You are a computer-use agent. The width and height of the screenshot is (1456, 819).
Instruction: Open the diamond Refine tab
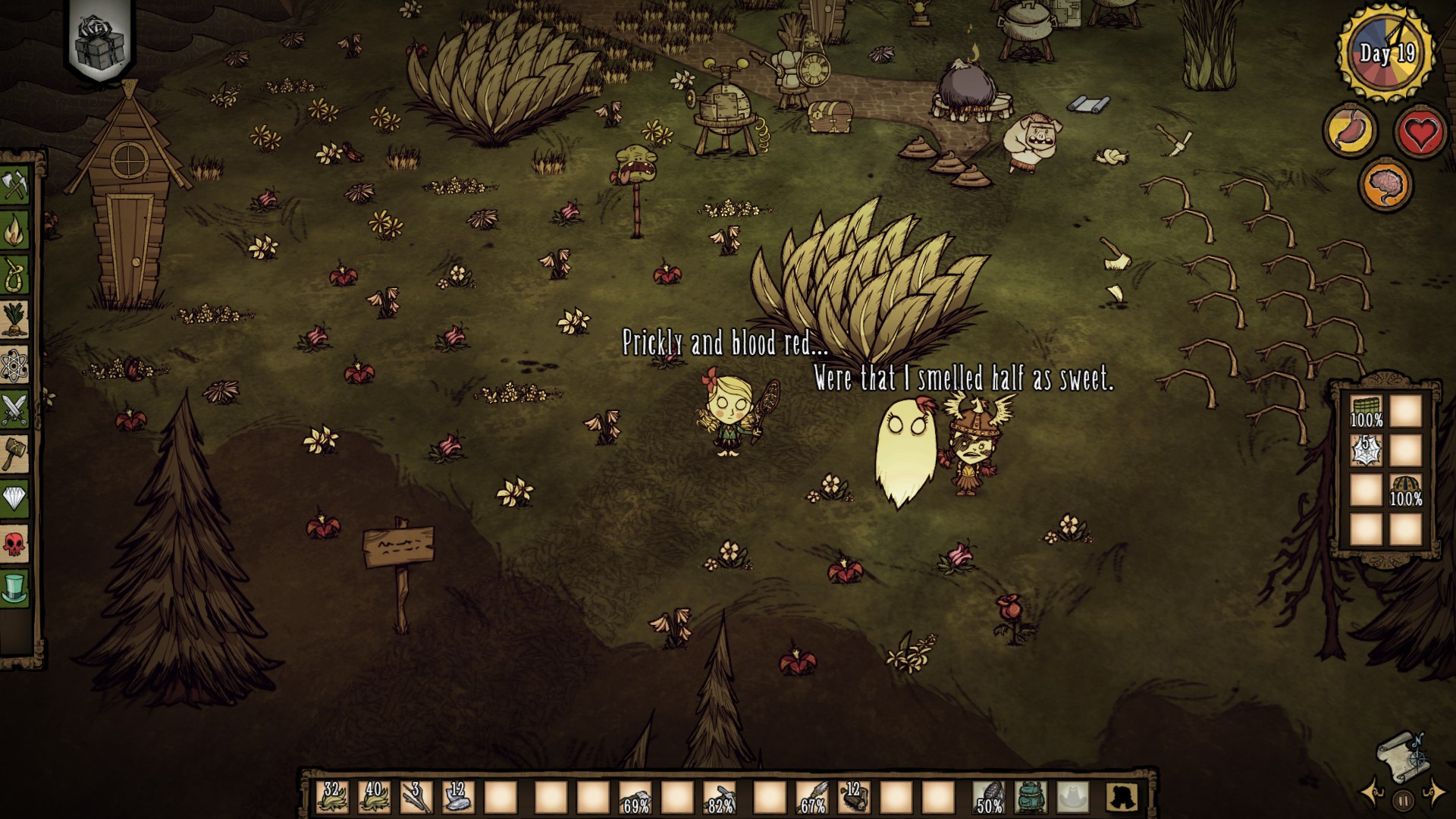click(x=14, y=497)
